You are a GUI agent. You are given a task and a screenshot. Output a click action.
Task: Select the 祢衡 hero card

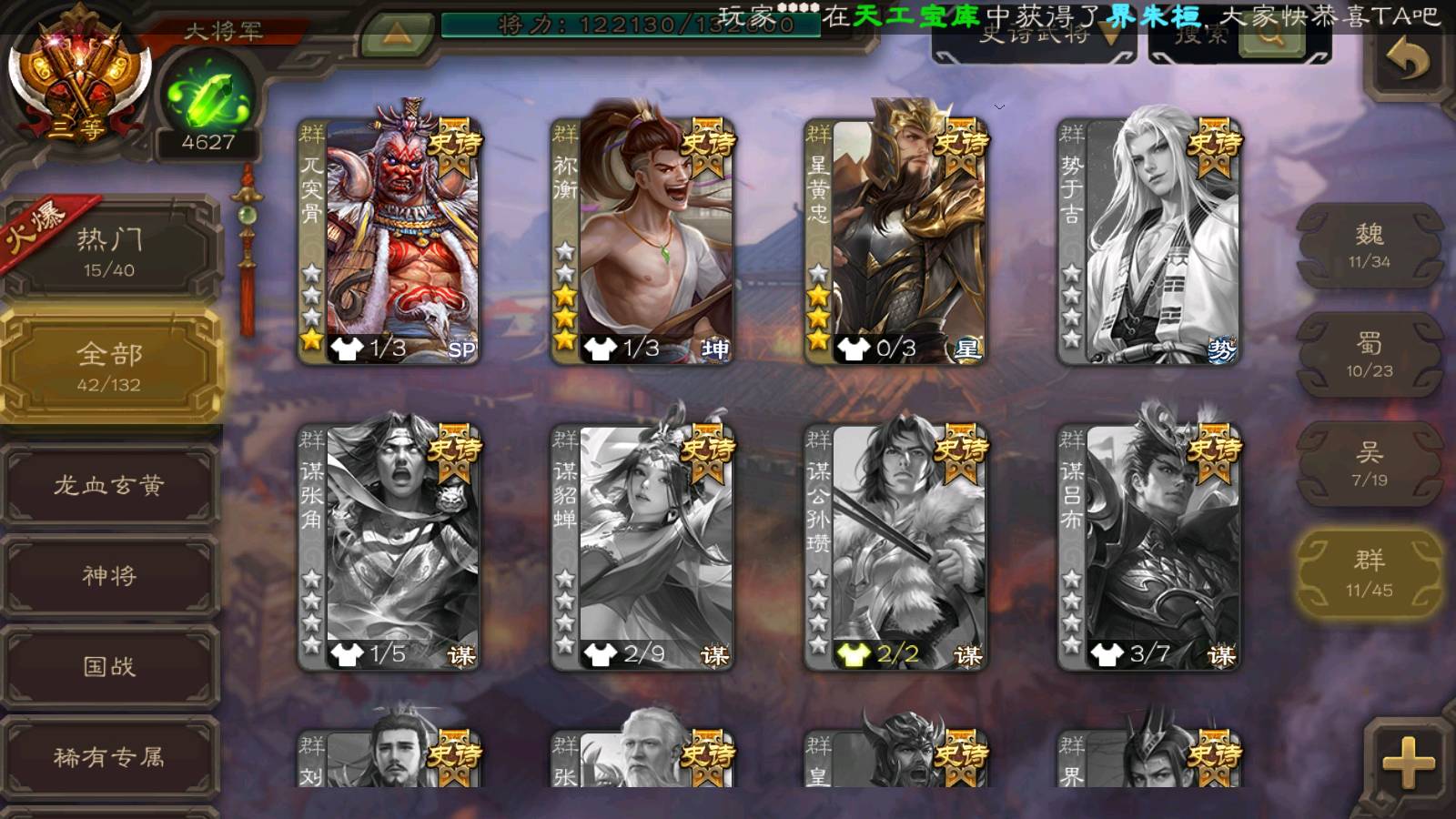pos(642,241)
